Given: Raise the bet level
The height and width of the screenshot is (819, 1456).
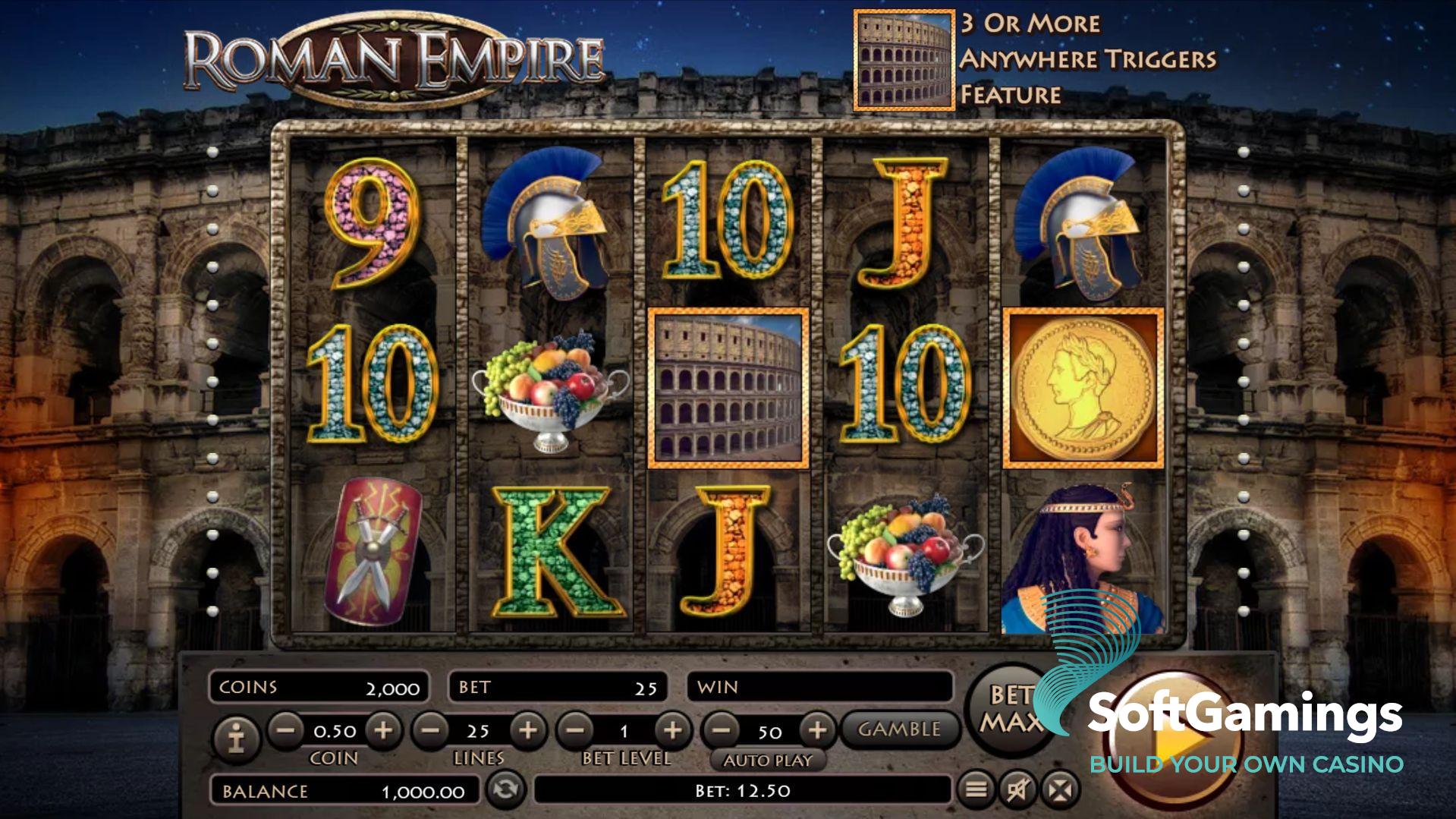Looking at the screenshot, I should pos(674,729).
